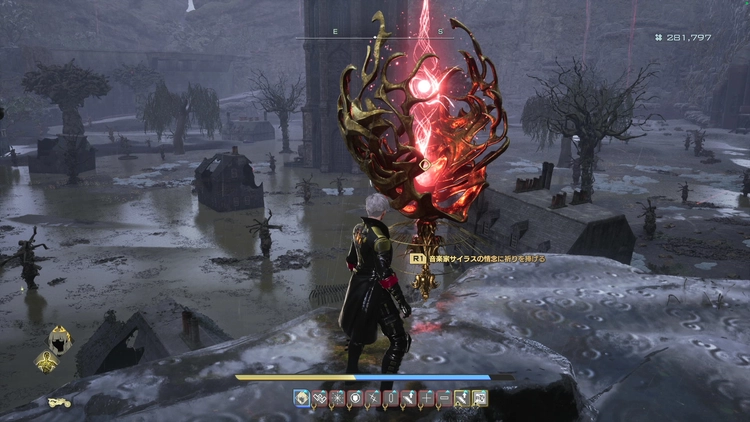Click the golden body armor status icon
This screenshot has width=750, height=422.
click(46, 361)
